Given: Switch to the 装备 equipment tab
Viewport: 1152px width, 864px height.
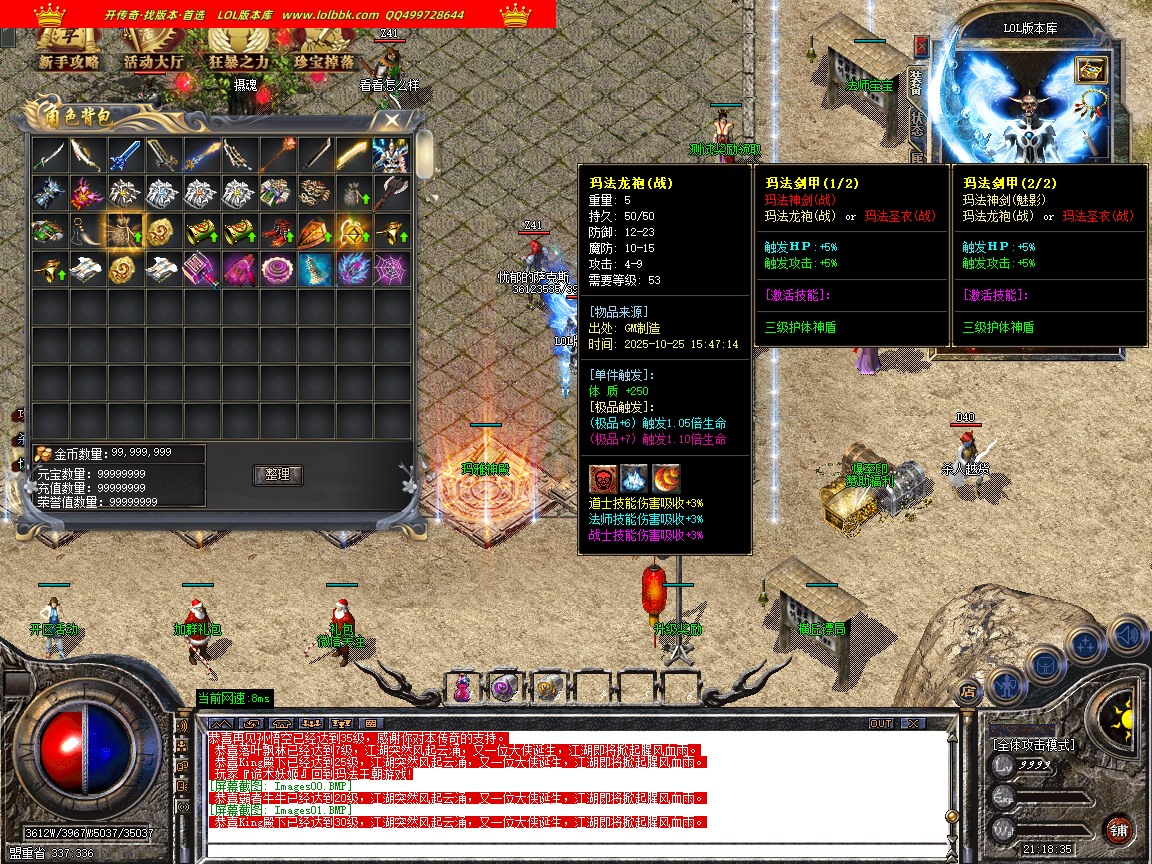Looking at the screenshot, I should point(916,84).
